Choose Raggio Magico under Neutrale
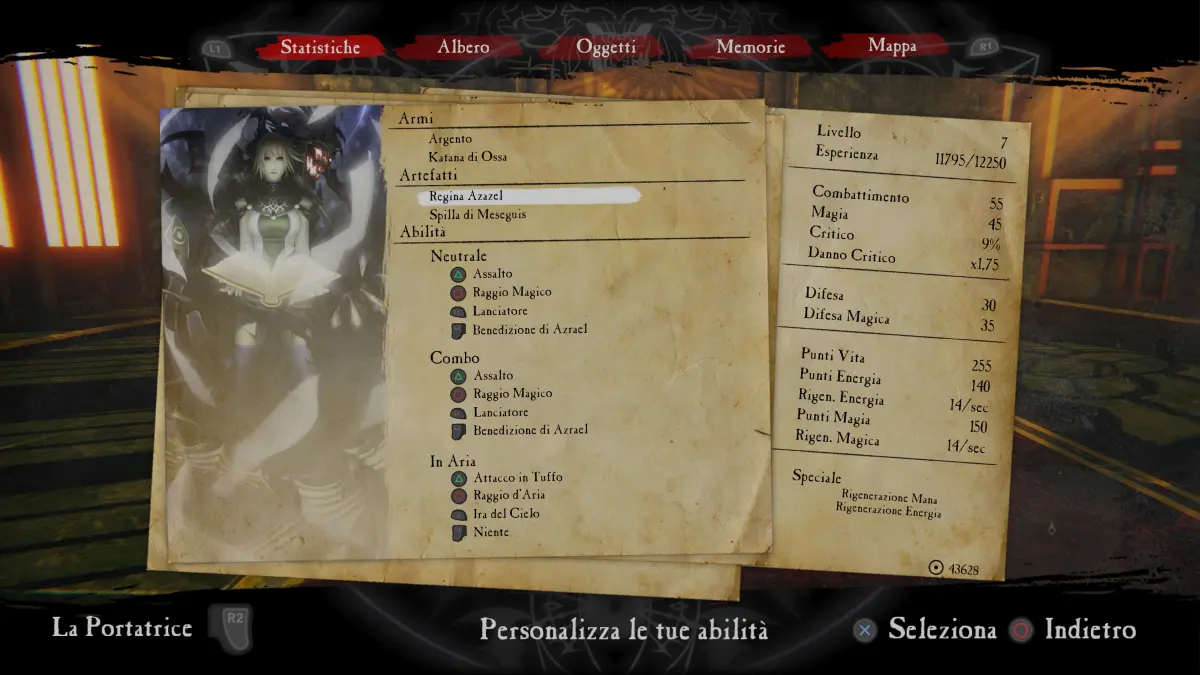 [x=512, y=292]
